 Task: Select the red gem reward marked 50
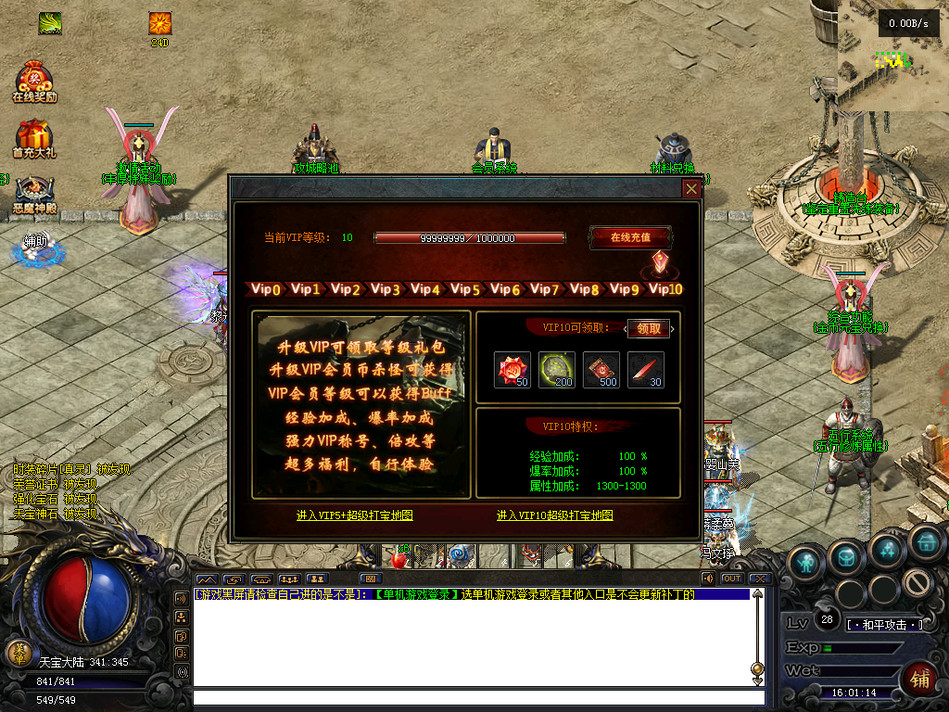coord(513,370)
